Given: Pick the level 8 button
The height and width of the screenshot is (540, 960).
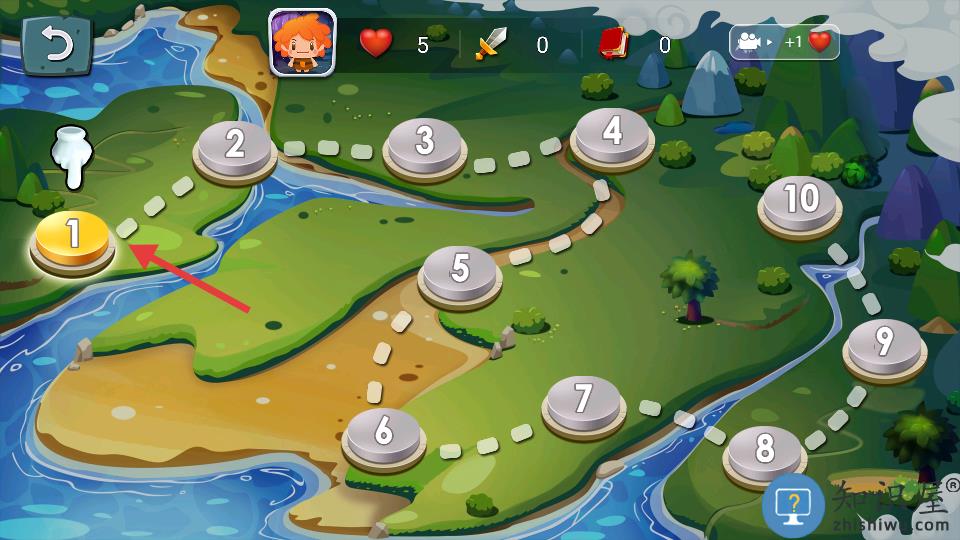Looking at the screenshot, I should [765, 451].
